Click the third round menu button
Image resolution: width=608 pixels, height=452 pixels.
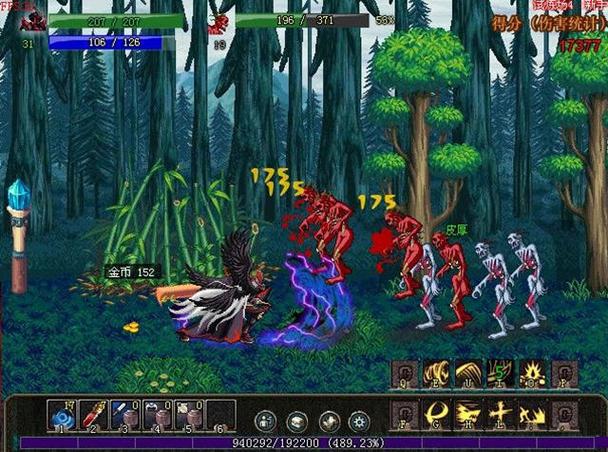coord(327,421)
